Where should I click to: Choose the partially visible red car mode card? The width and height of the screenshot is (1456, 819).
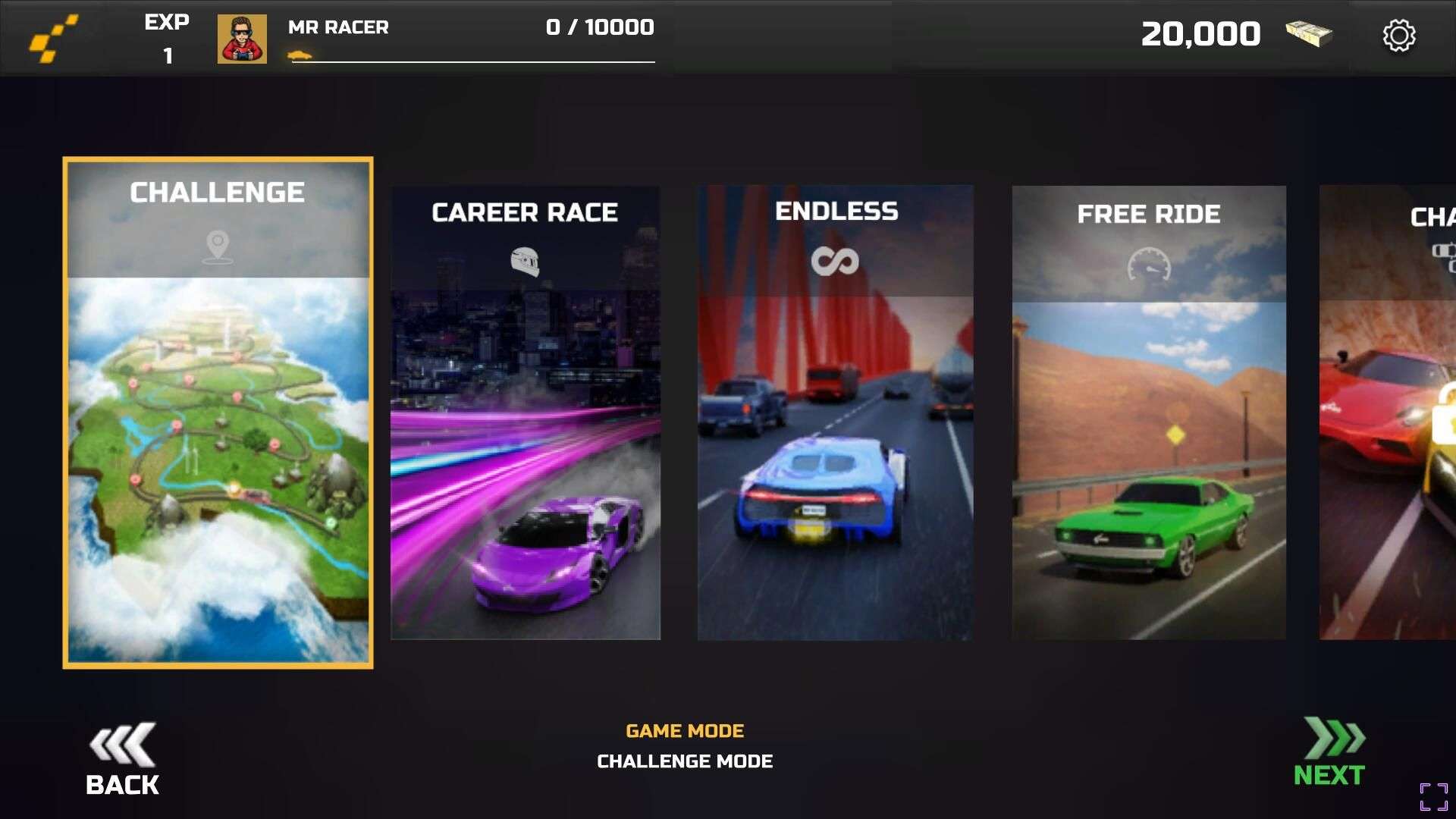(1389, 413)
